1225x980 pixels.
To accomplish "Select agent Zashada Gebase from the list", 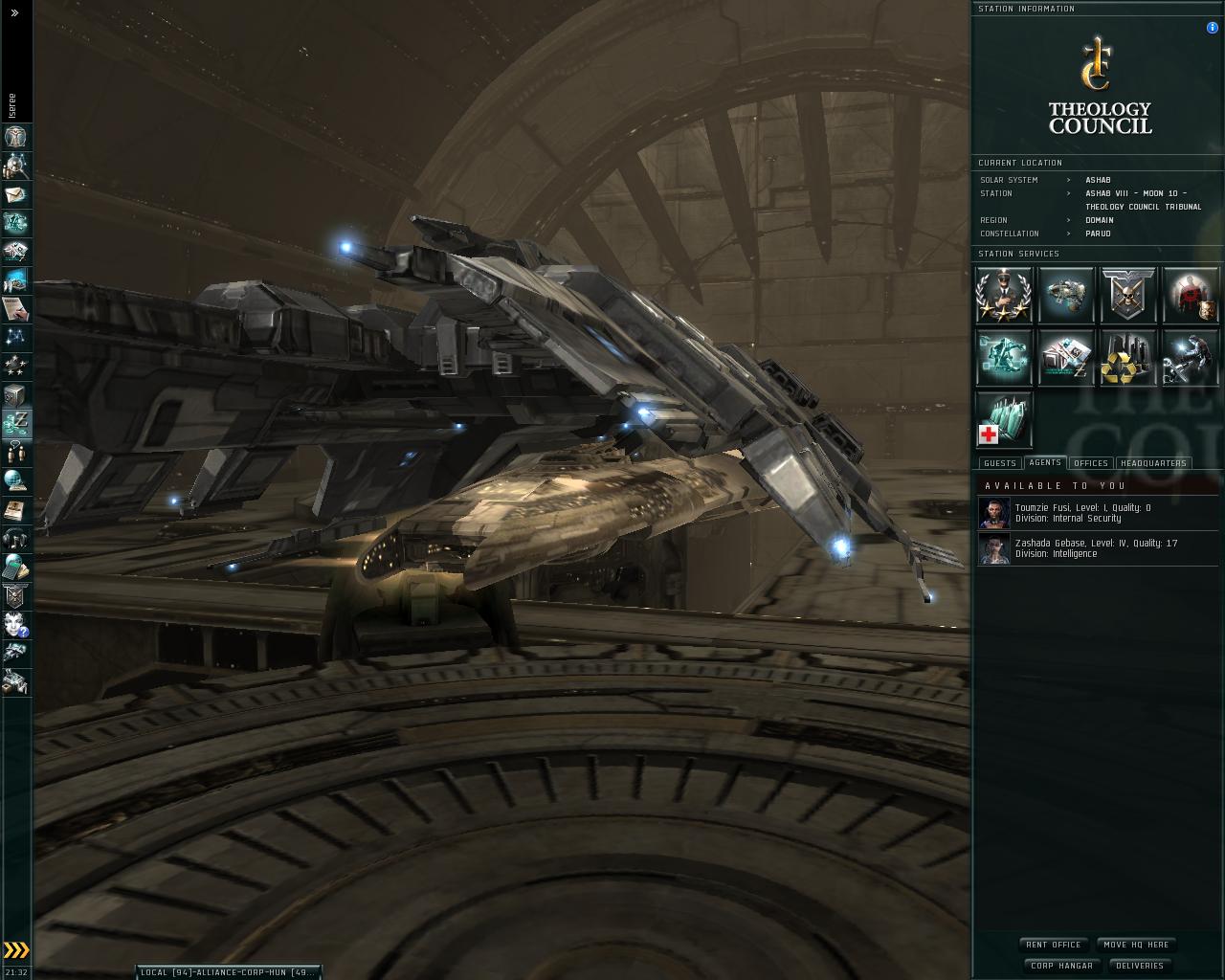I will pos(1096,548).
